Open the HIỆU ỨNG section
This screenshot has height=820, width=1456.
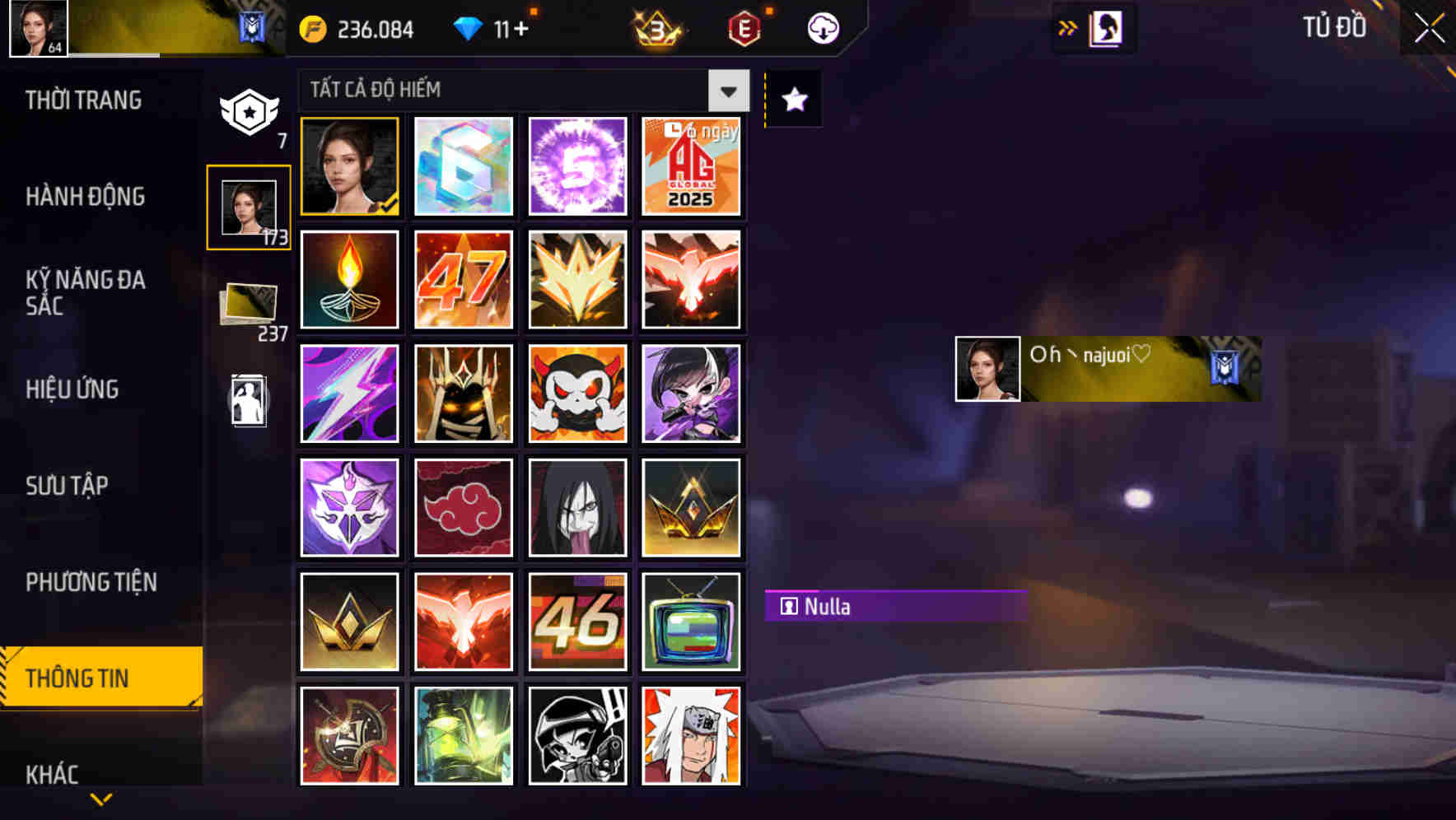click(x=74, y=389)
